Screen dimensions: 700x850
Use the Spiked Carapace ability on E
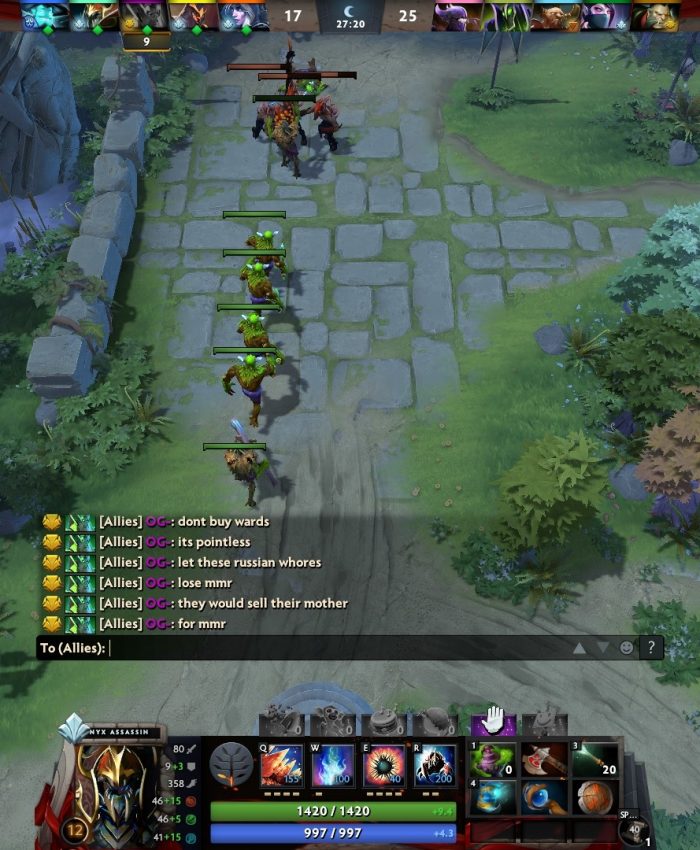point(384,766)
